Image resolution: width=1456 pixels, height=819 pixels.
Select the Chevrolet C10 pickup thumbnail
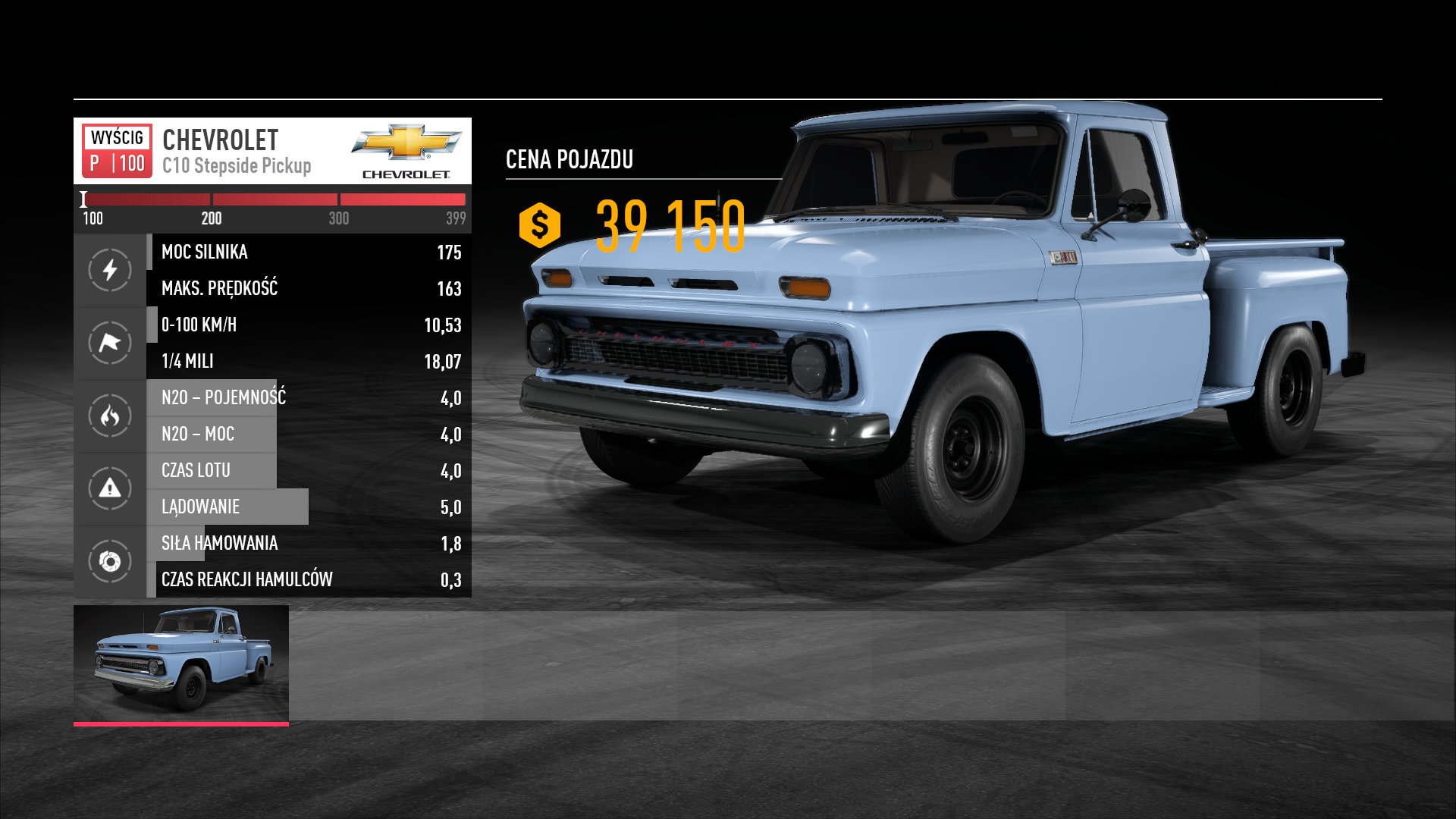180,664
